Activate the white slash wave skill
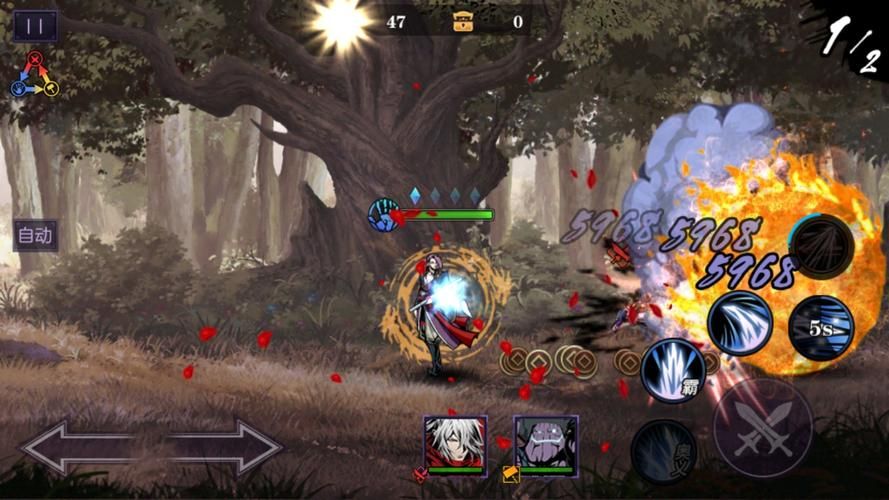This screenshot has width=889, height=500. coord(740,322)
